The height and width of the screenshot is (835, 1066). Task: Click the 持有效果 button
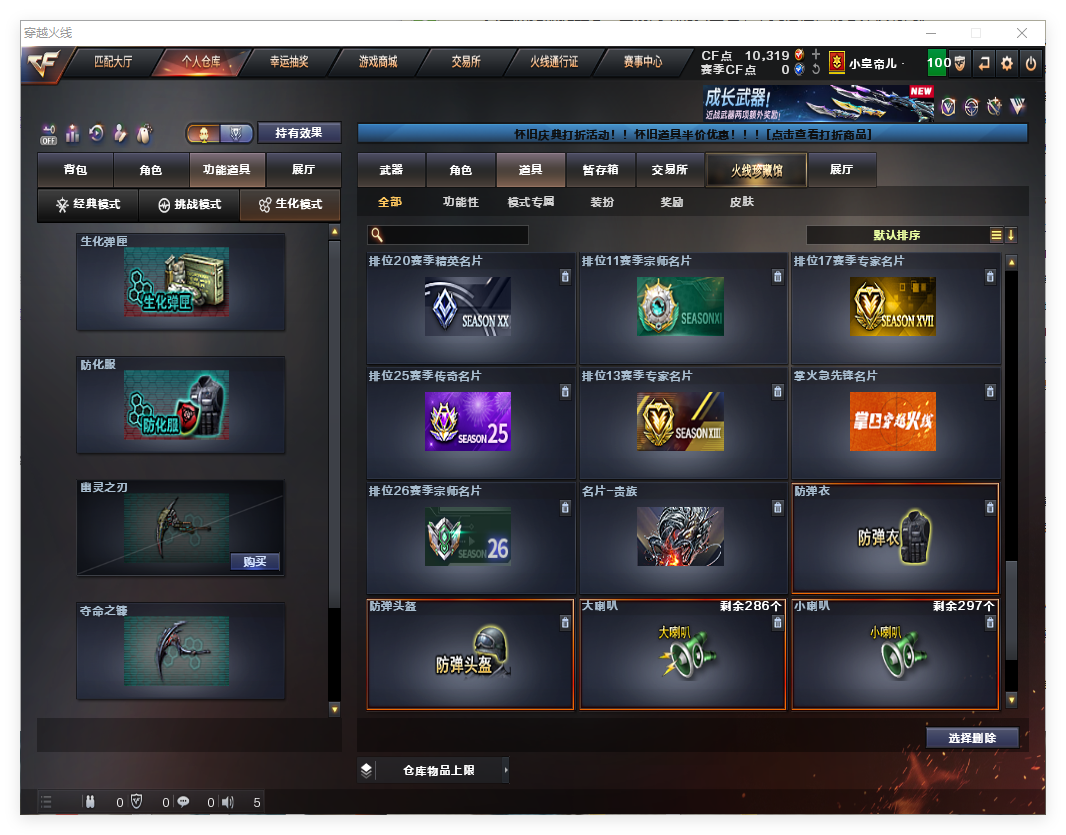pos(299,133)
